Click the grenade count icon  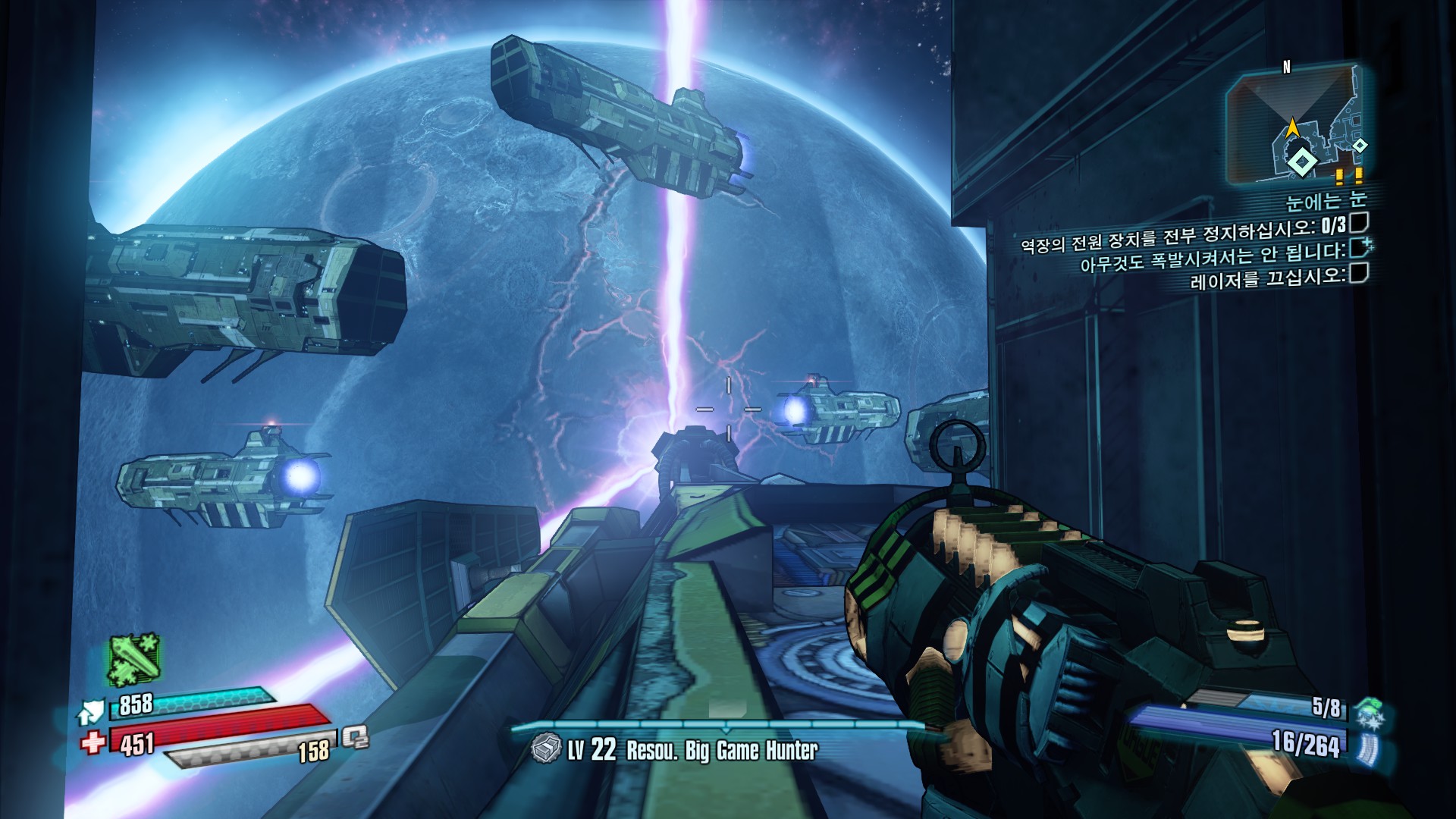tap(1367, 711)
